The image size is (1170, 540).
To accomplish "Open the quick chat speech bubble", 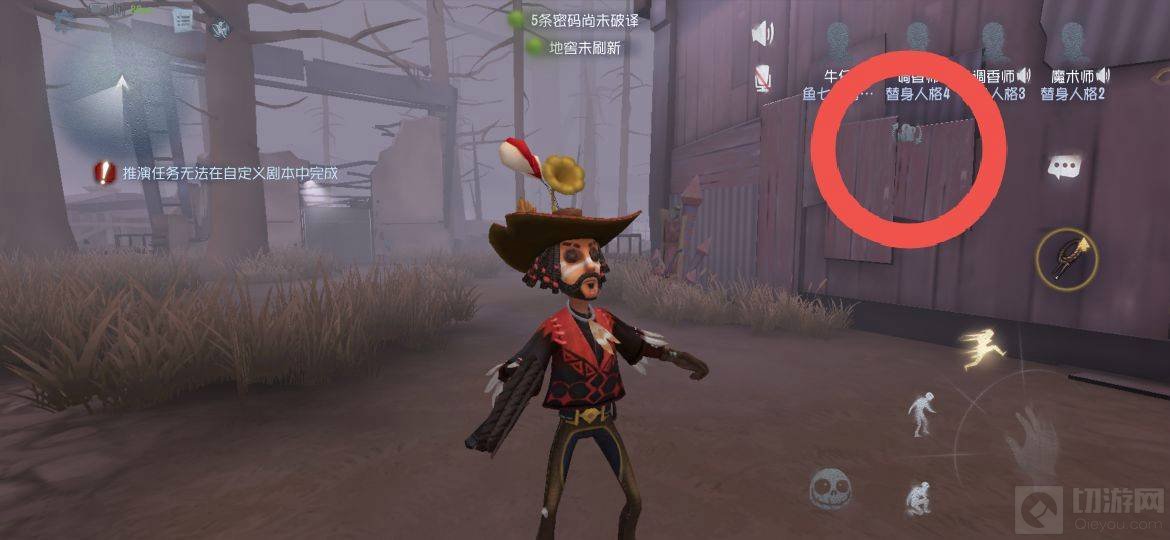I will pyautogui.click(x=1064, y=168).
